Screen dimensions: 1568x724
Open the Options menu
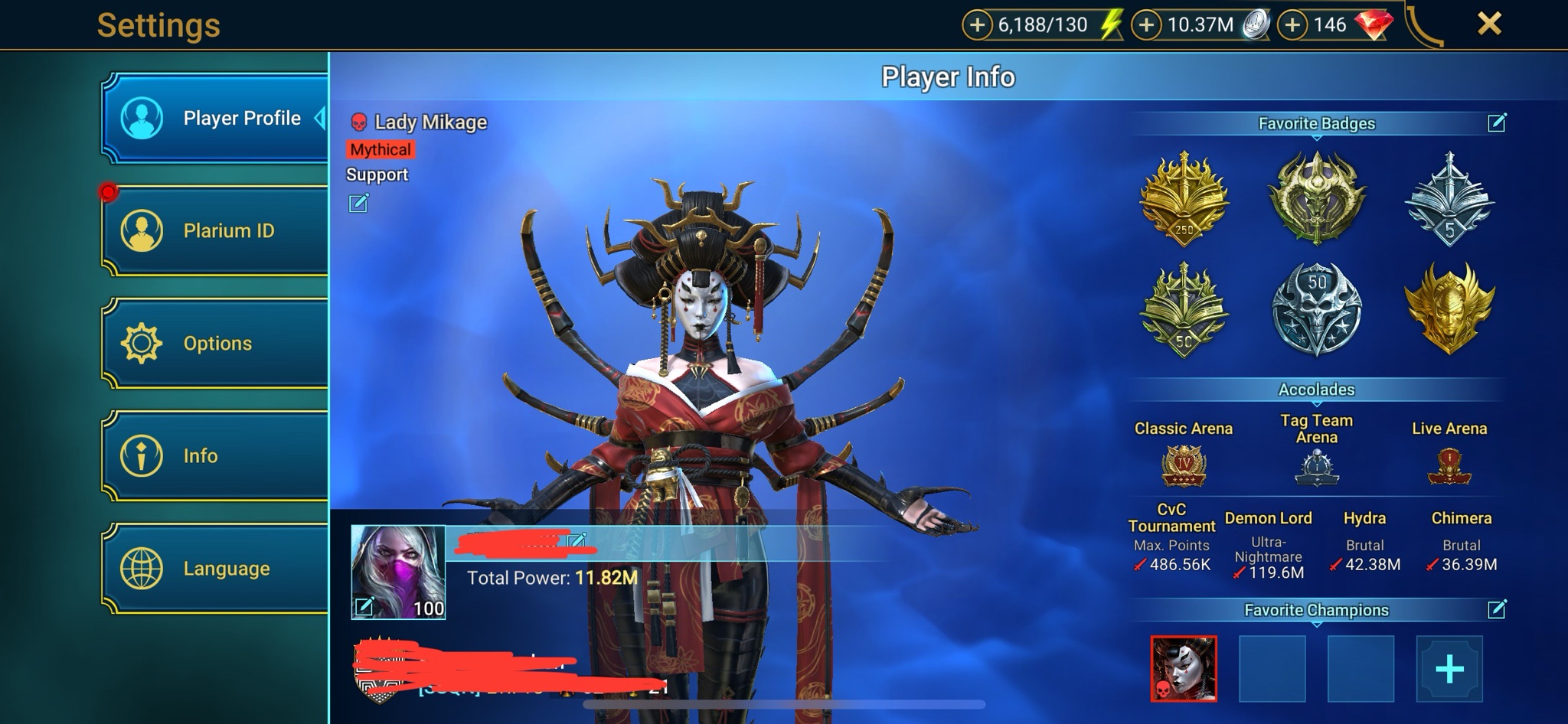215,343
